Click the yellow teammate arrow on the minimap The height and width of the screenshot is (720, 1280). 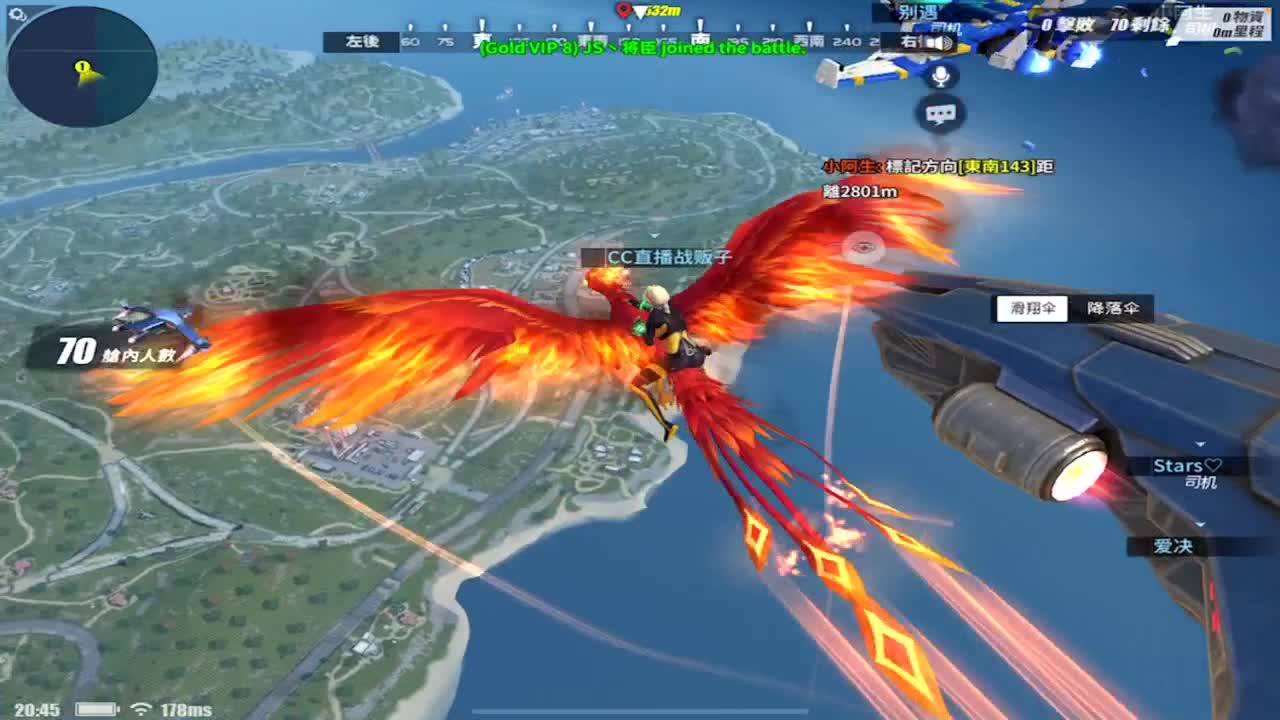click(x=82, y=69)
